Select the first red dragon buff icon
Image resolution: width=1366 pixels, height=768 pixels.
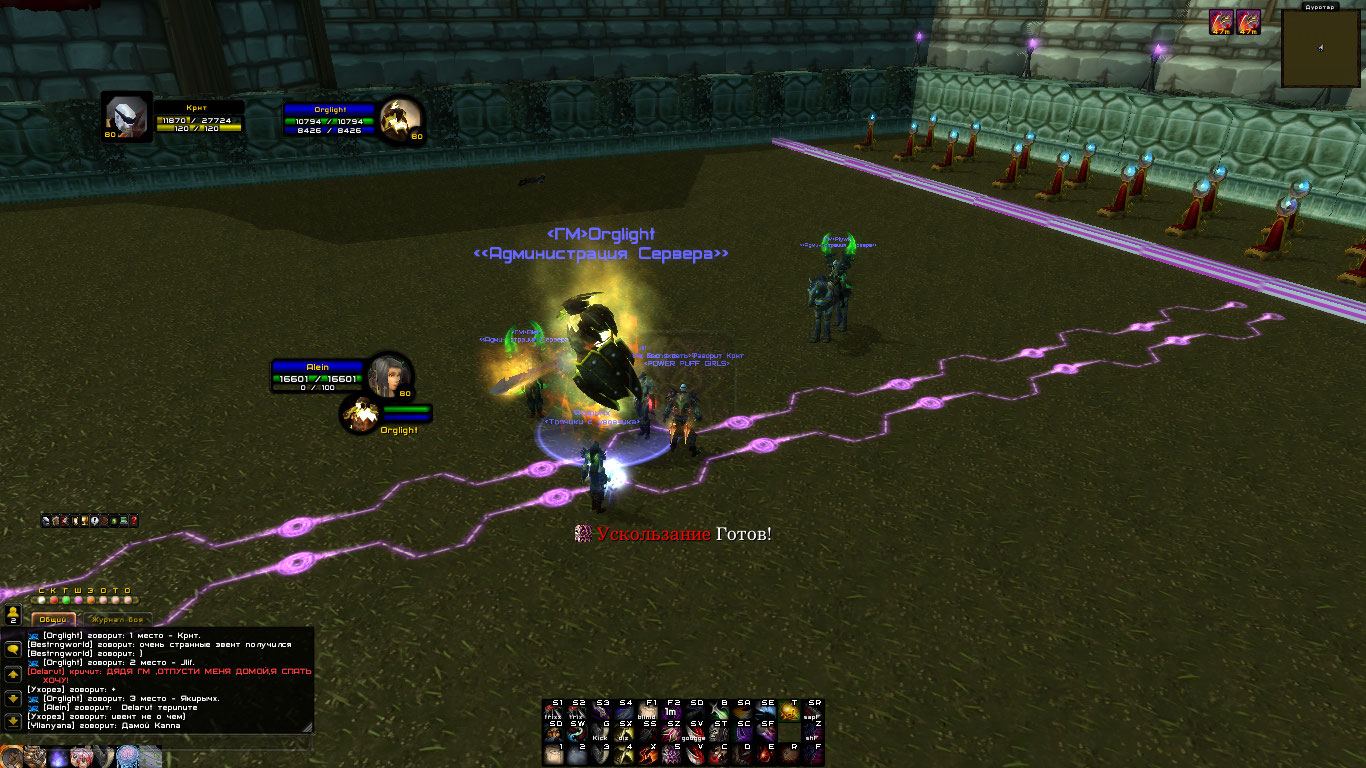pos(1220,22)
